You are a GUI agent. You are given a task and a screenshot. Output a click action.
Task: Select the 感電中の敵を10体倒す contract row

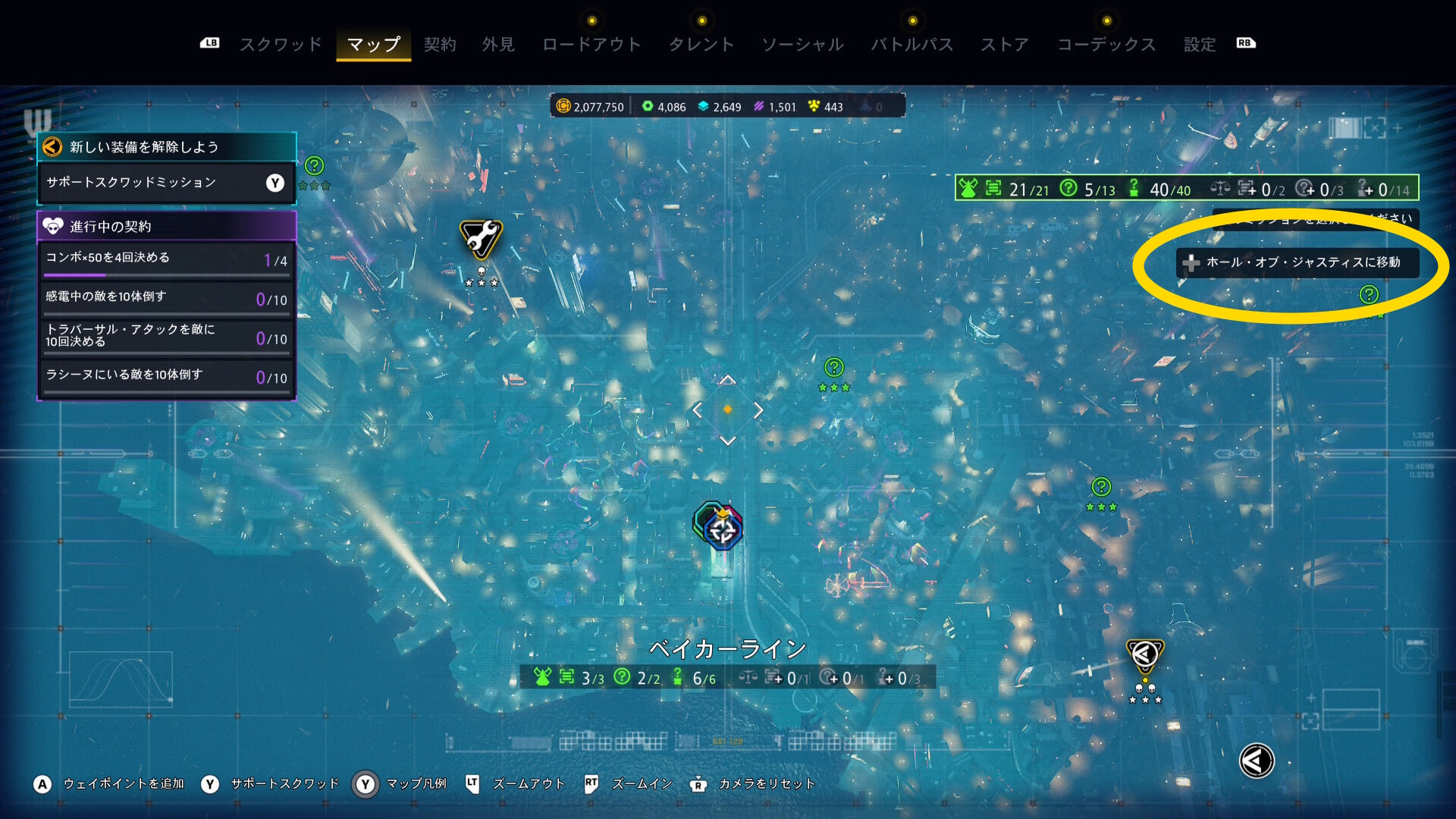click(x=166, y=298)
